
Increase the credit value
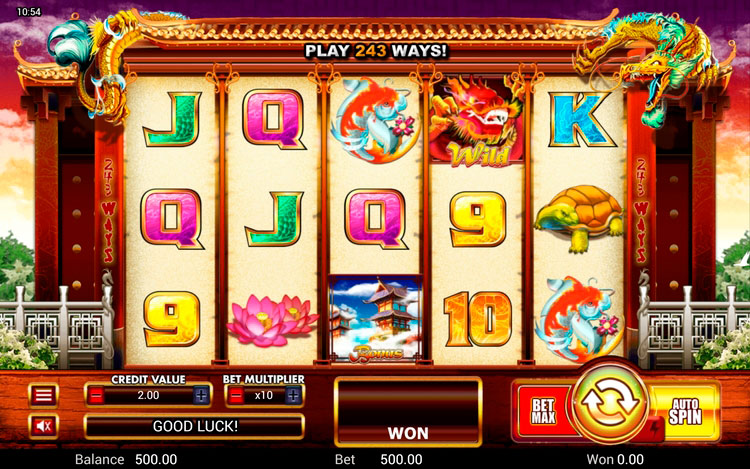point(201,395)
